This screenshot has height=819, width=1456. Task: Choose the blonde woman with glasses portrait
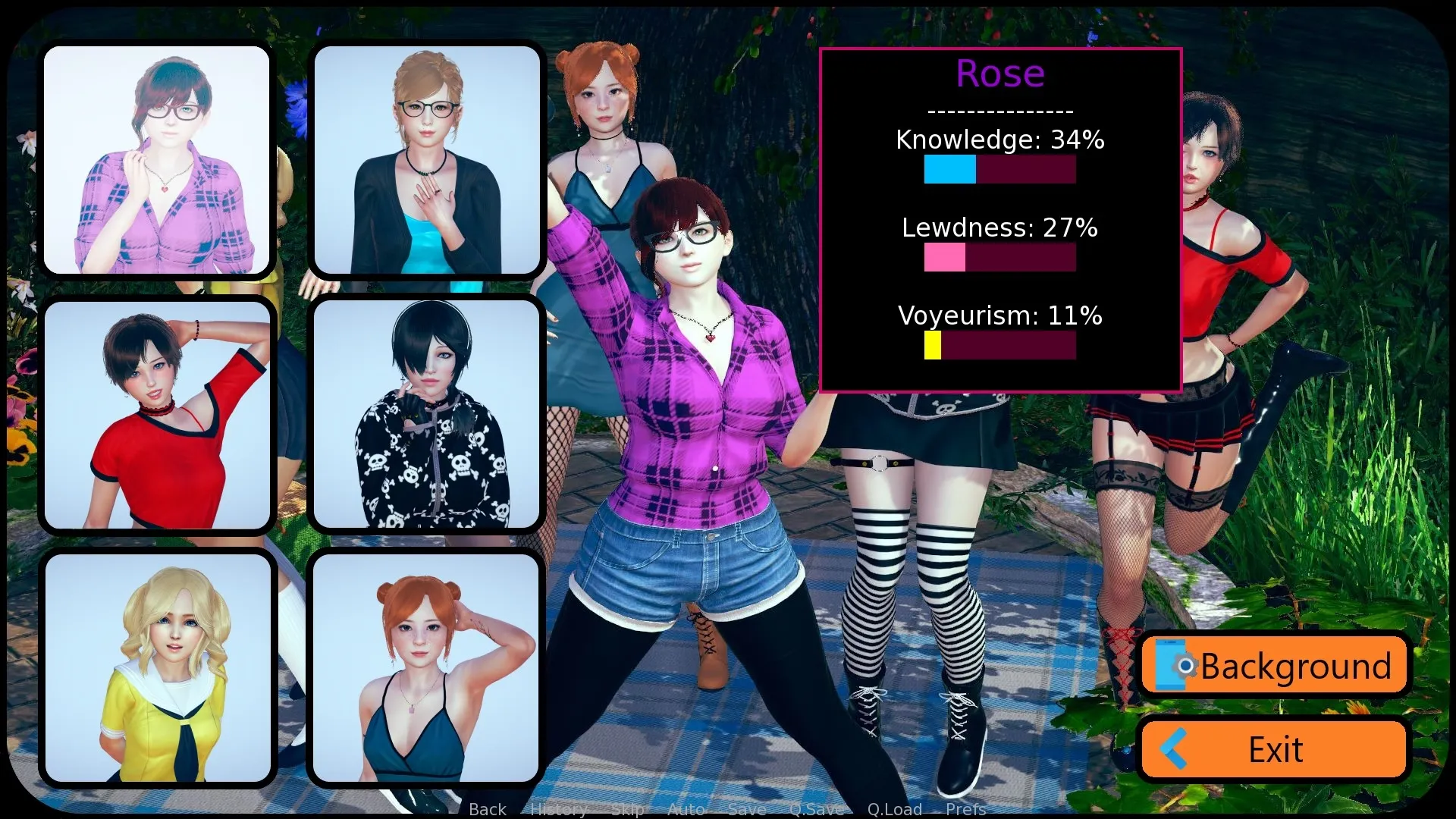427,159
